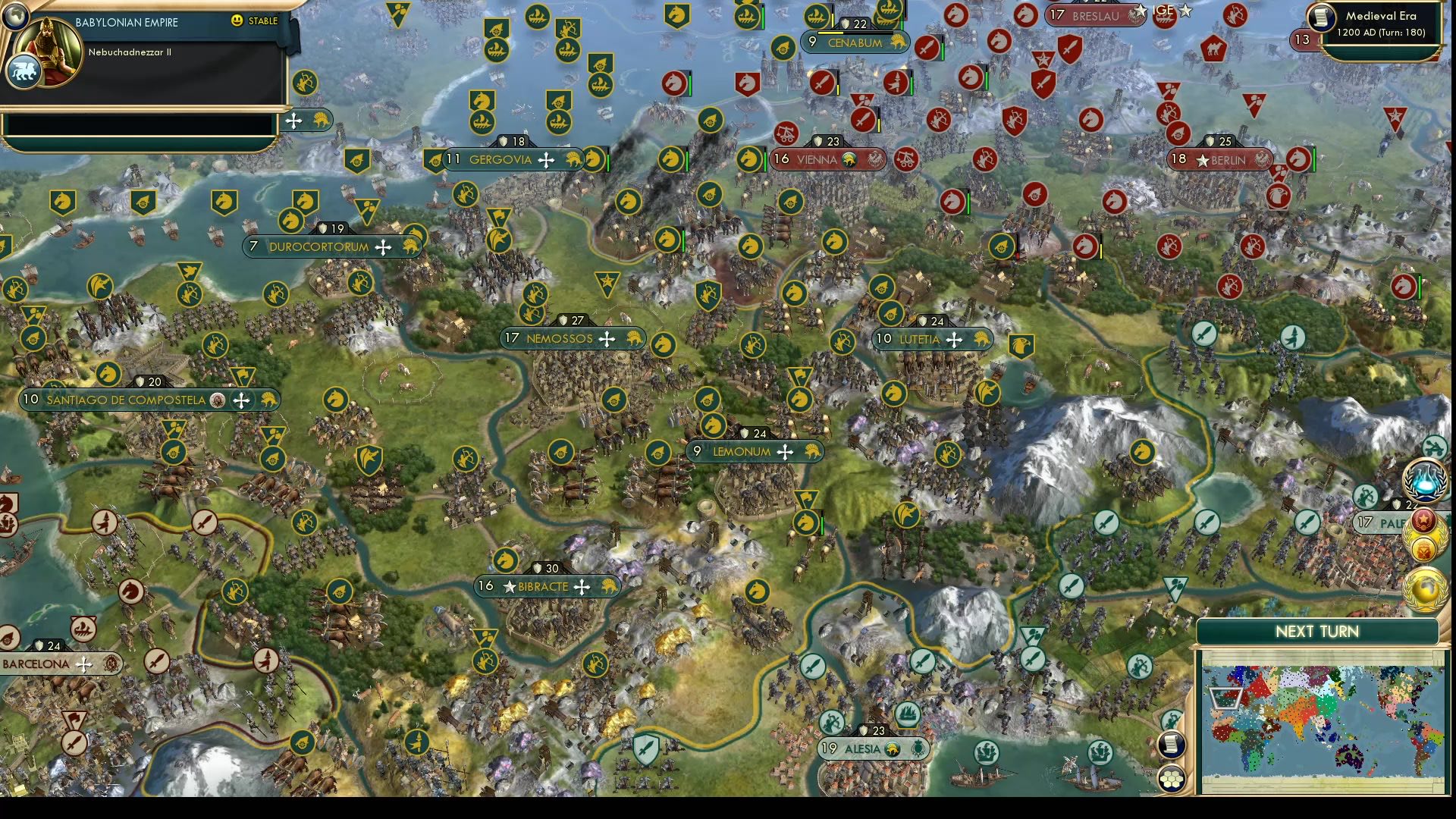Viewport: 1456px width, 819px height.
Task: Select the Lemonum city banner
Action: 741,452
